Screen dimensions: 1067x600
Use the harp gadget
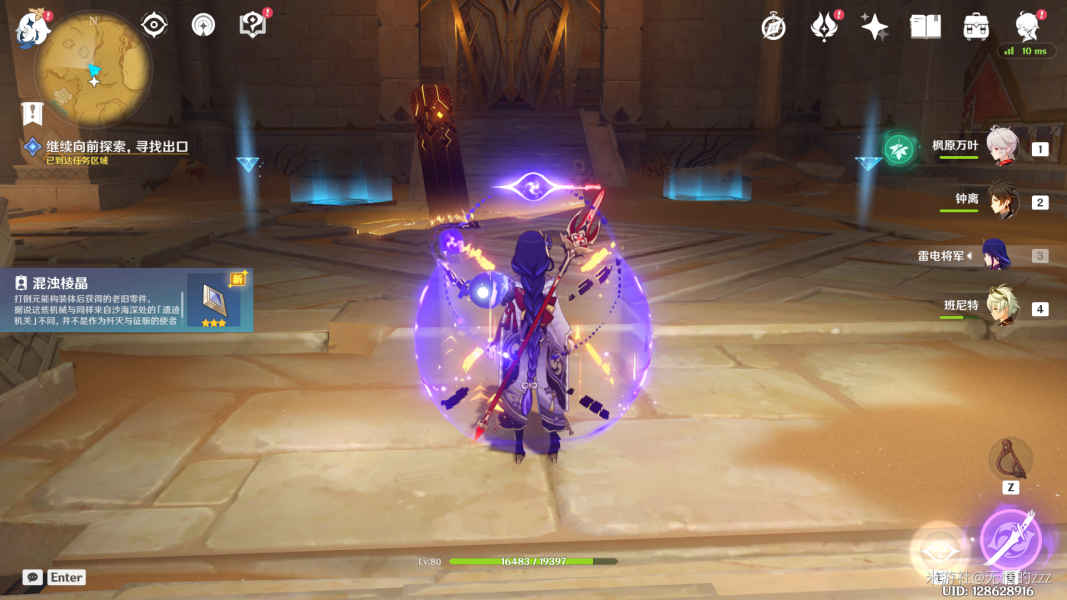click(1010, 457)
